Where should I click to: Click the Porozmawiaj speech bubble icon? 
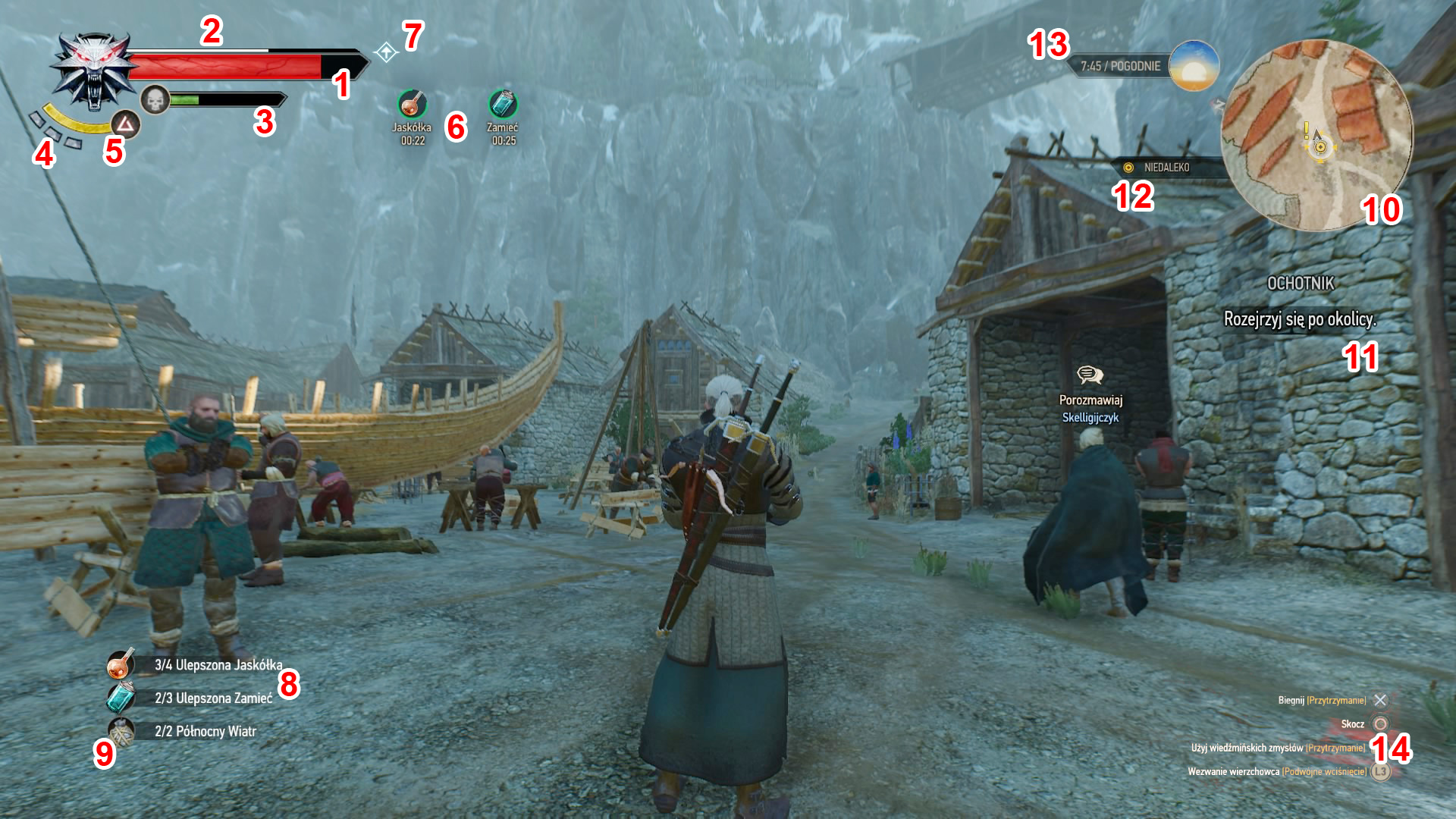pos(1090,375)
